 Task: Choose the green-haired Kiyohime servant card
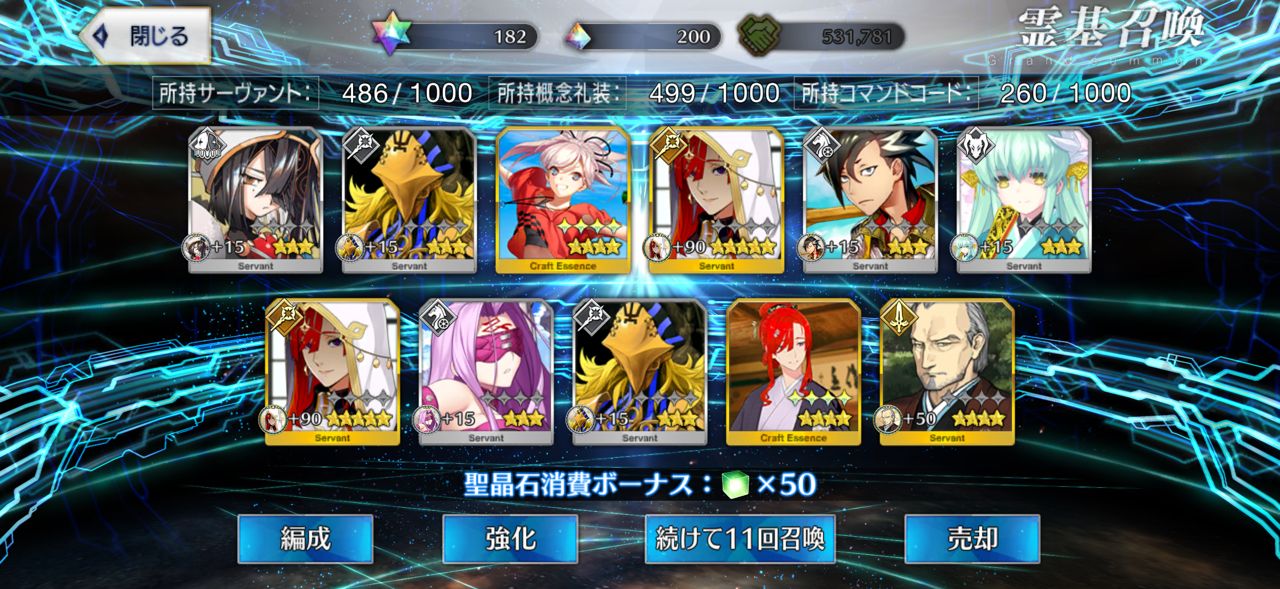[1024, 200]
